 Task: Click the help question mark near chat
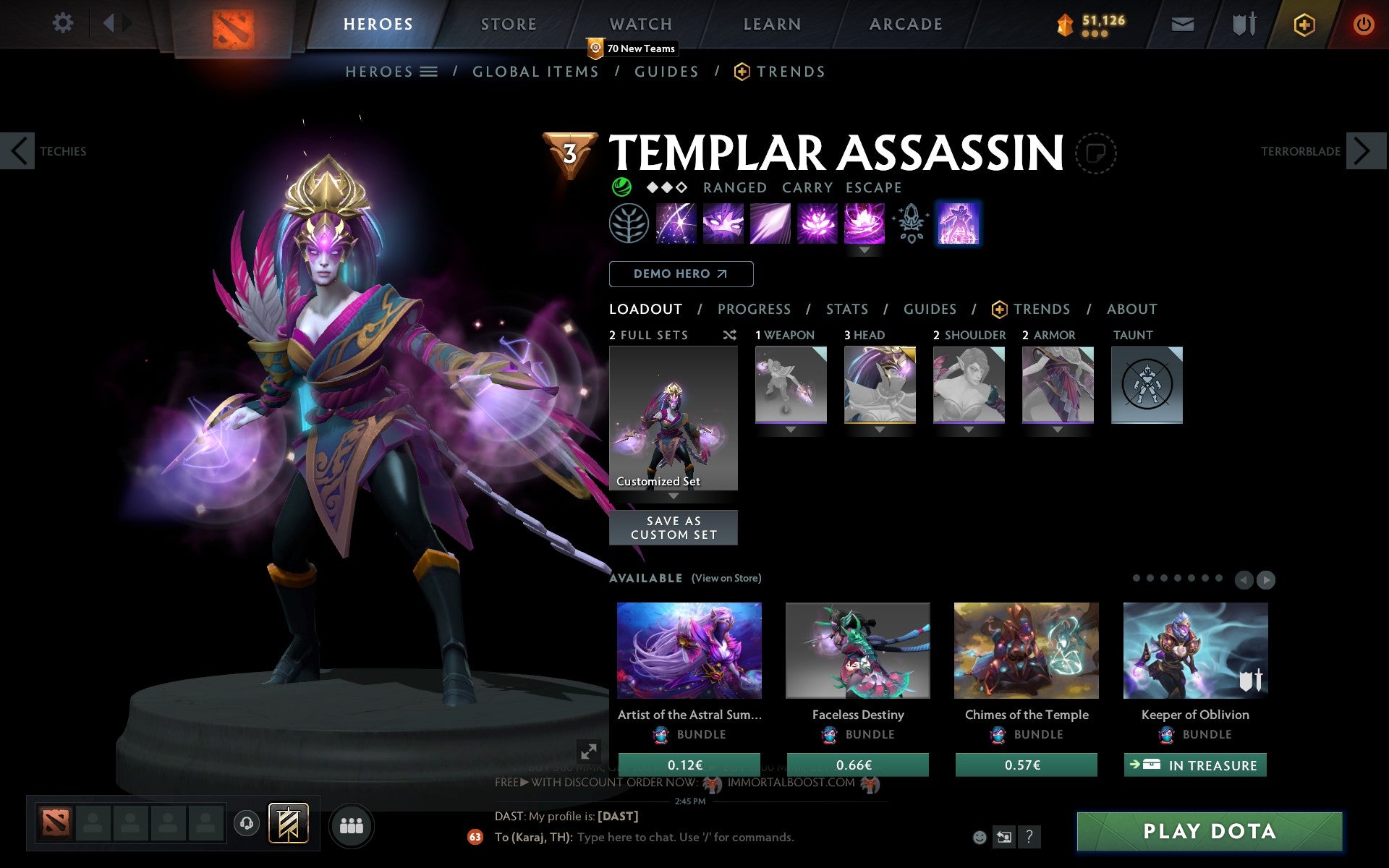click(1030, 838)
